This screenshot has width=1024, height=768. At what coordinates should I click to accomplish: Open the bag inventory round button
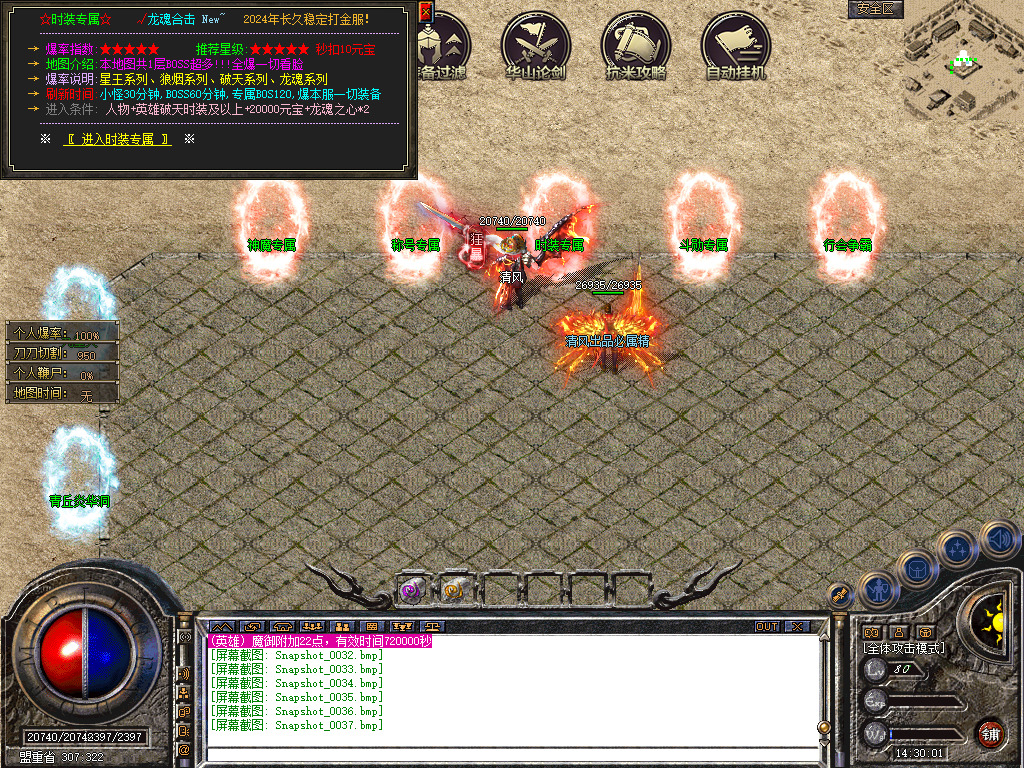(x=916, y=570)
